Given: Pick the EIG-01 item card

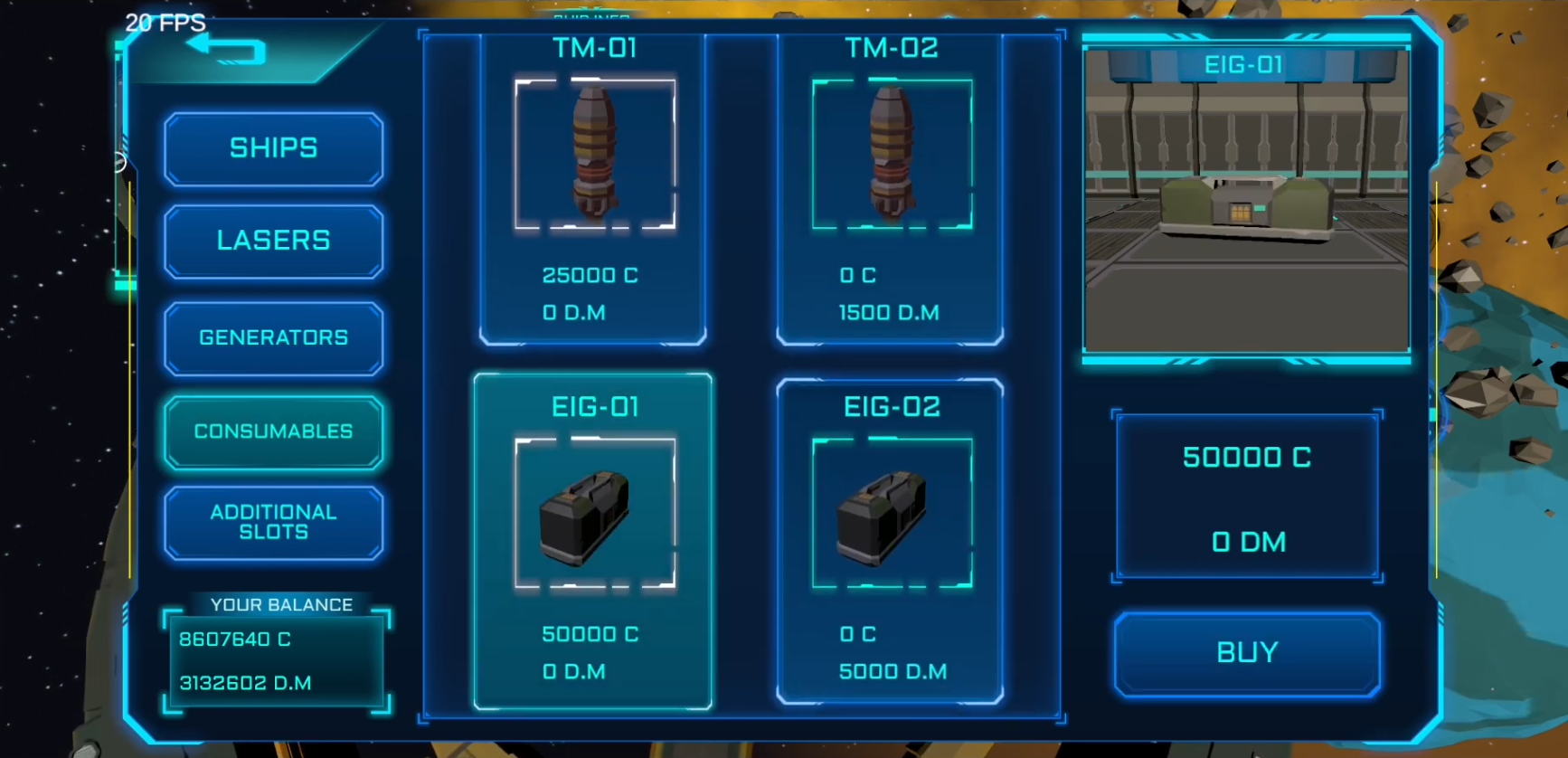Looking at the screenshot, I should 593,540.
